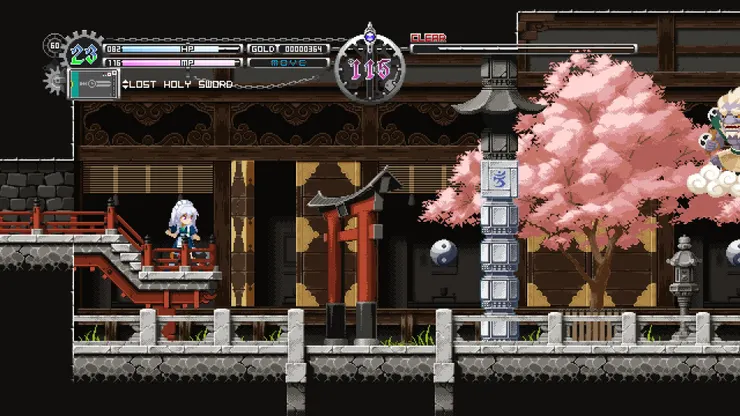Click the Lost Holy Sword skill selector
The image size is (740, 416).
(178, 85)
